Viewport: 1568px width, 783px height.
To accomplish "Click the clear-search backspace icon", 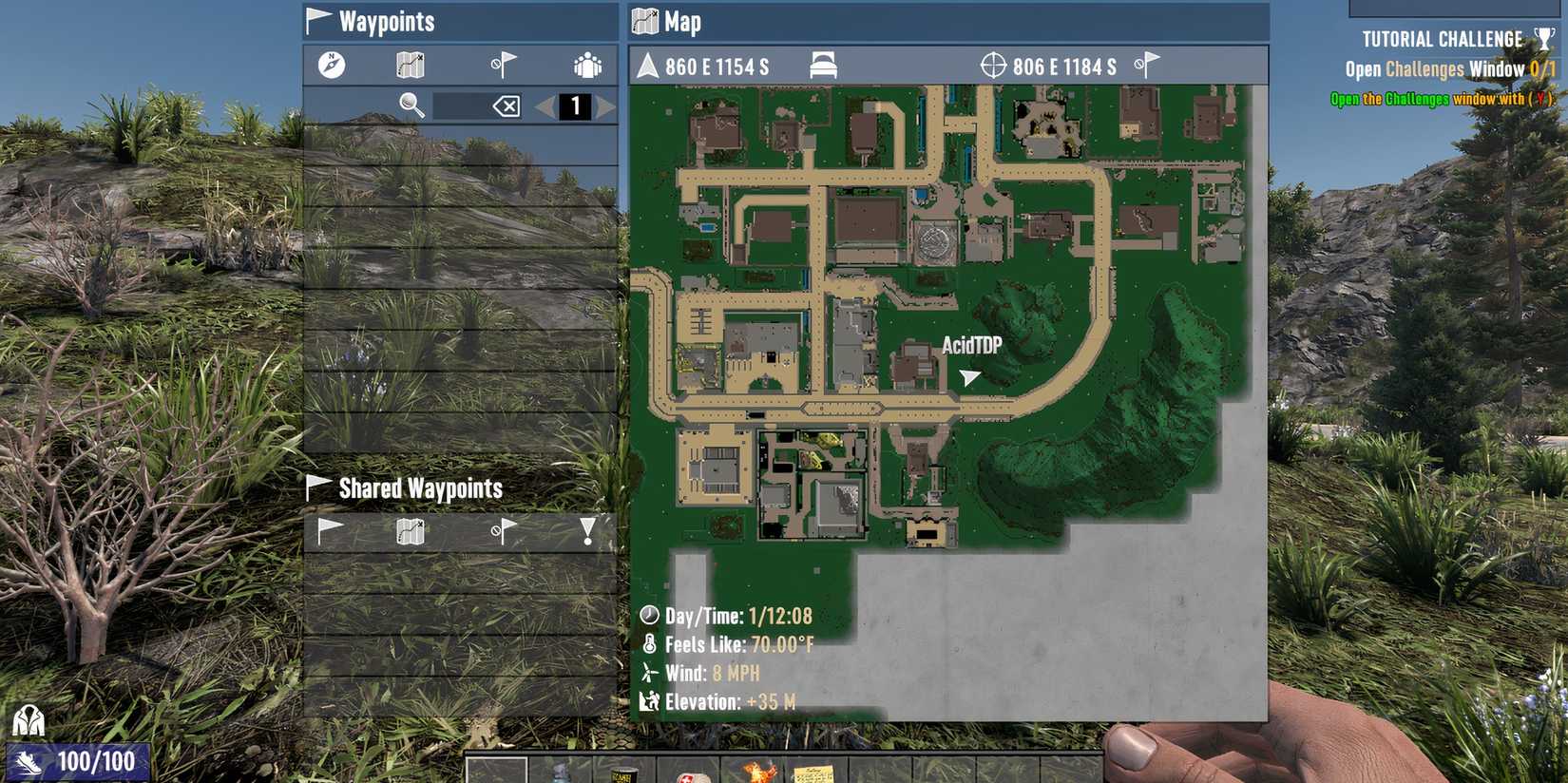I will (x=506, y=105).
